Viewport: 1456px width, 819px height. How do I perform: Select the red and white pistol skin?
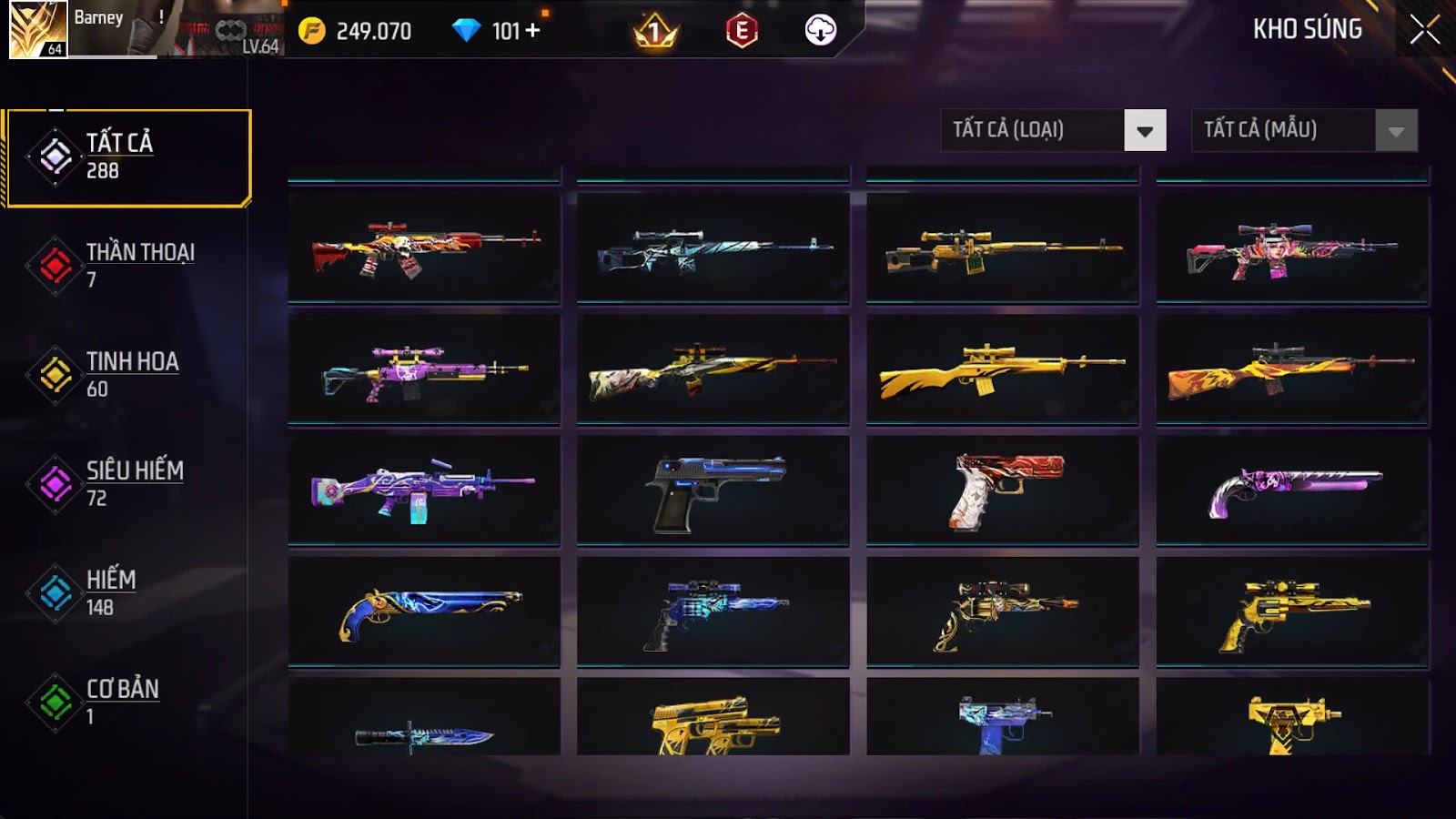[x=1002, y=491]
